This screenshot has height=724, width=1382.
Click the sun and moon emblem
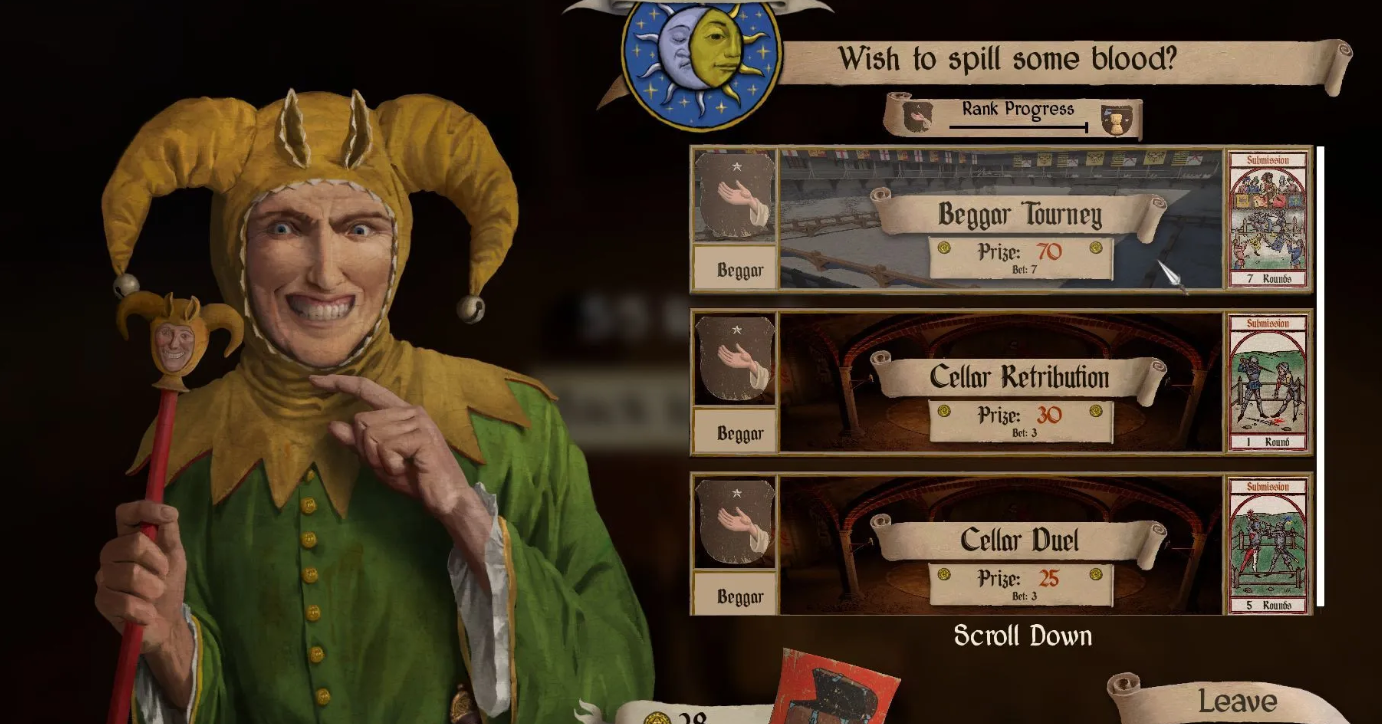point(700,64)
